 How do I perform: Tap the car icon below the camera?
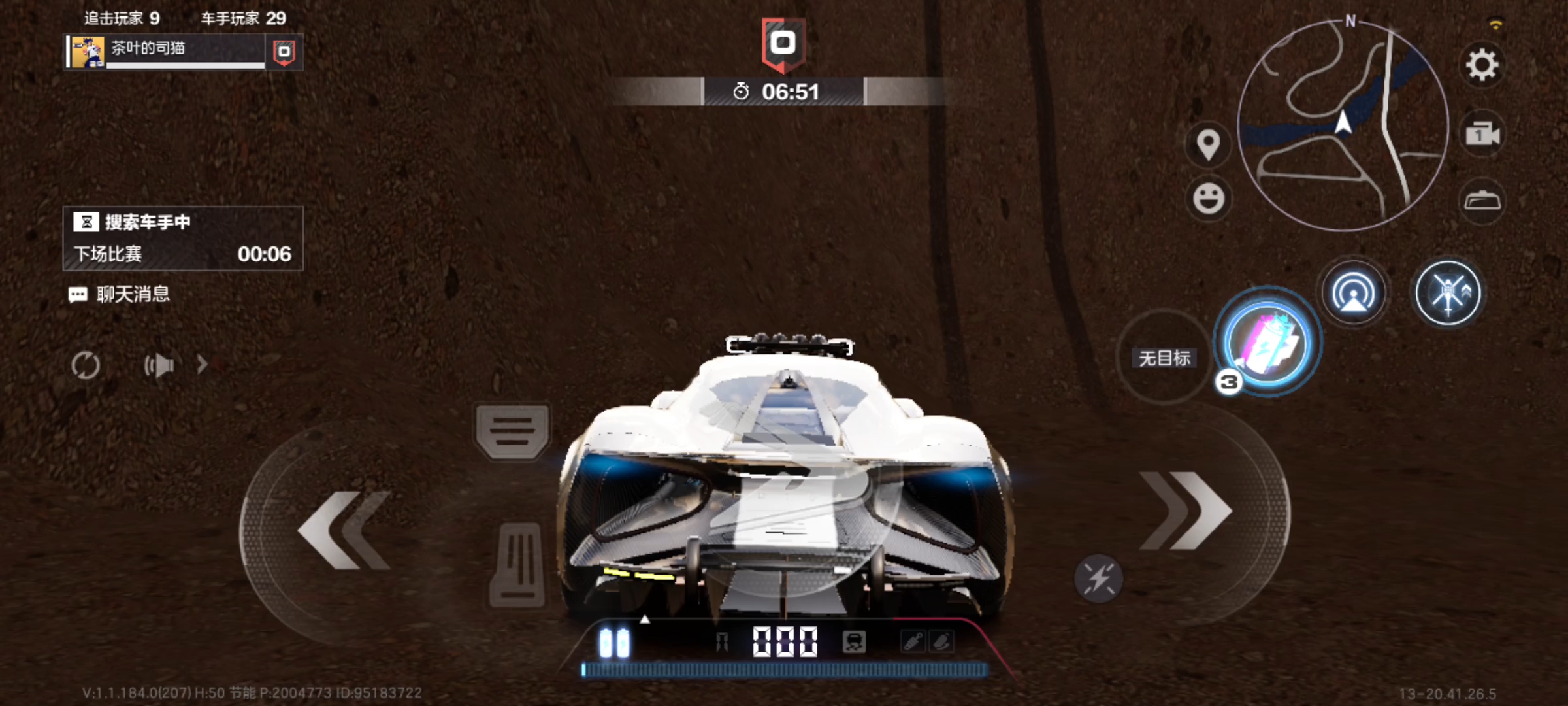[1482, 201]
